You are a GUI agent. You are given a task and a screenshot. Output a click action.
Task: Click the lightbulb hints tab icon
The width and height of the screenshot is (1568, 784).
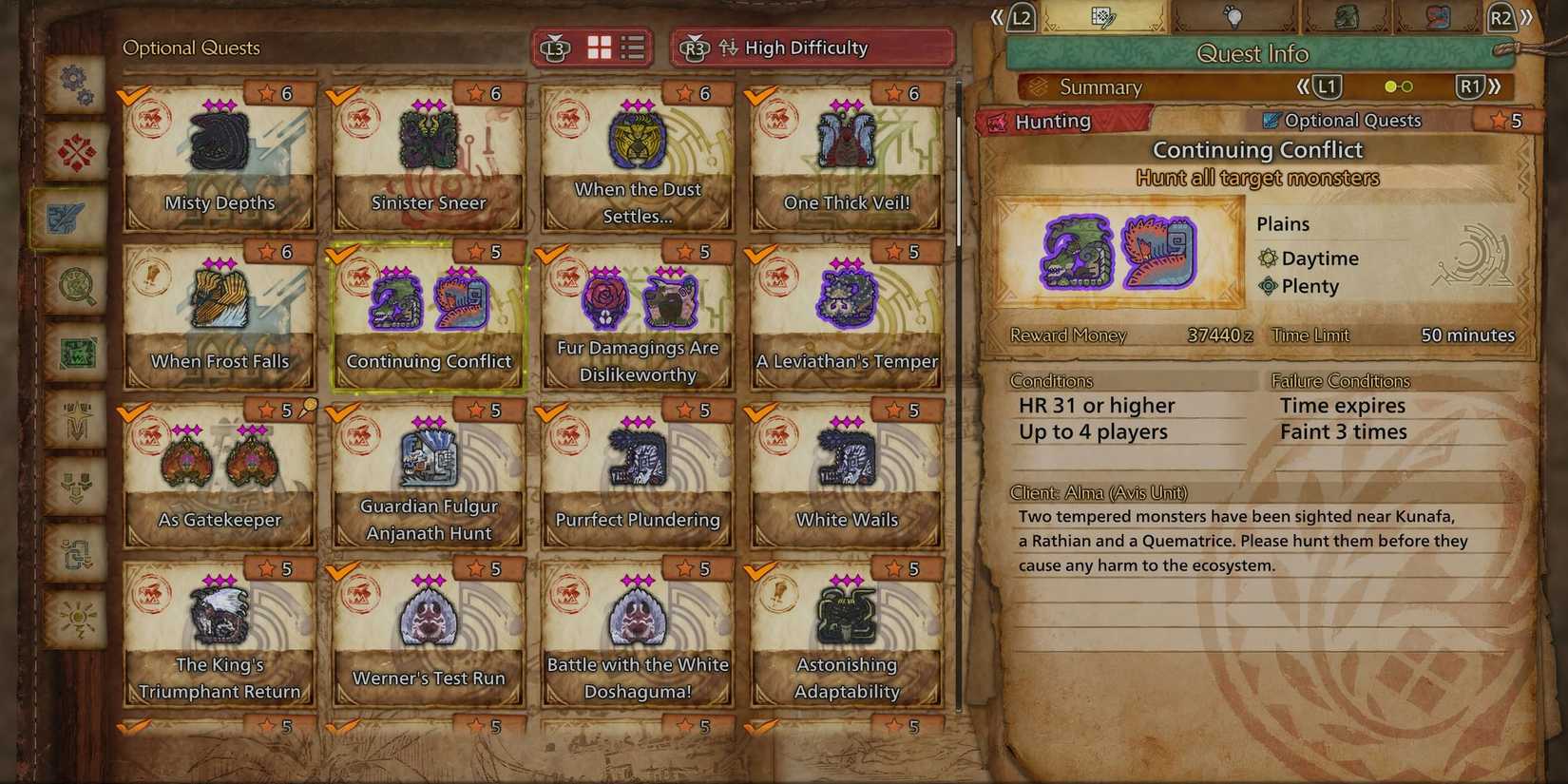point(1236,19)
